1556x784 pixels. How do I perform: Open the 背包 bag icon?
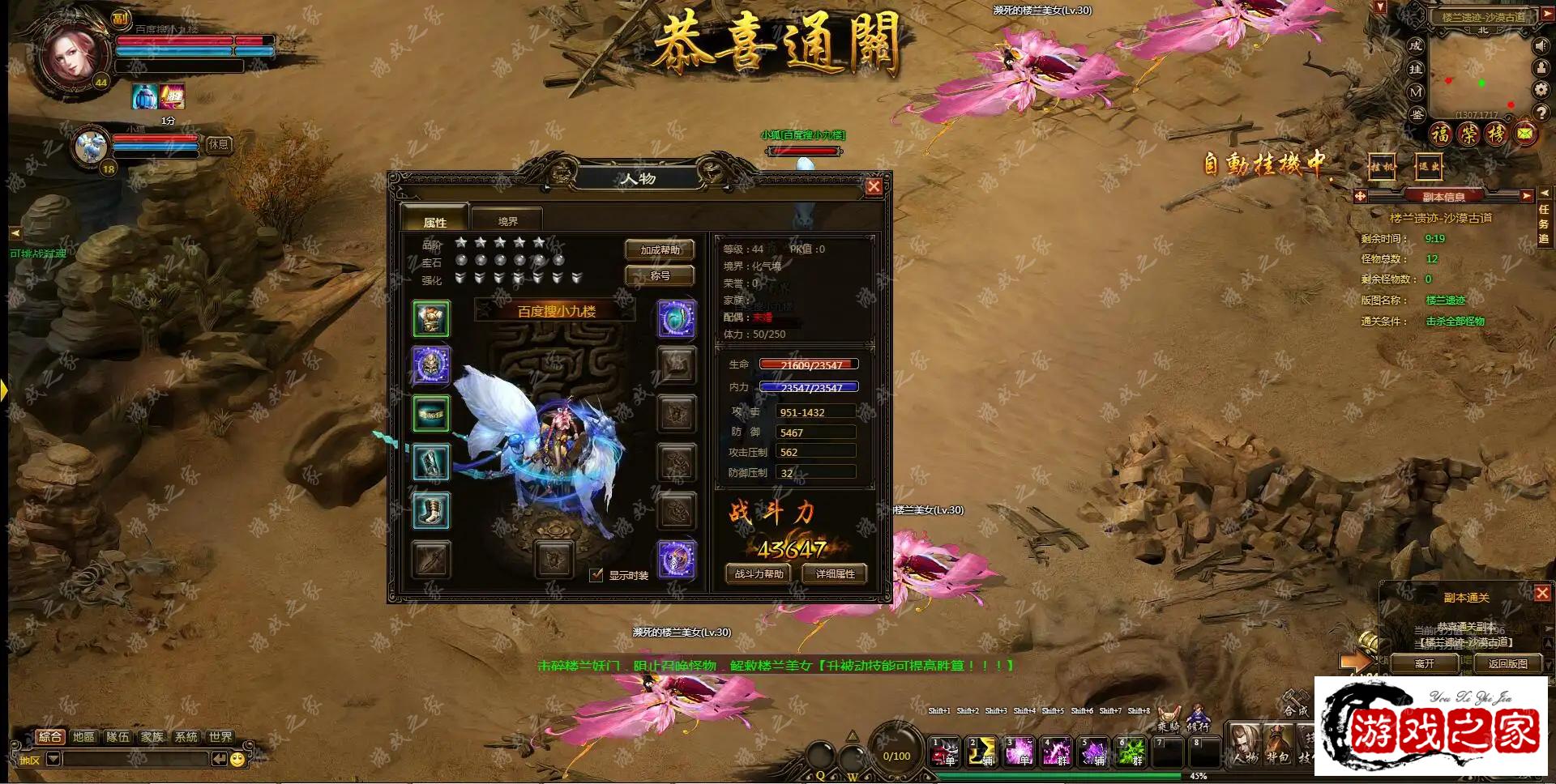pyautogui.click(x=1277, y=744)
